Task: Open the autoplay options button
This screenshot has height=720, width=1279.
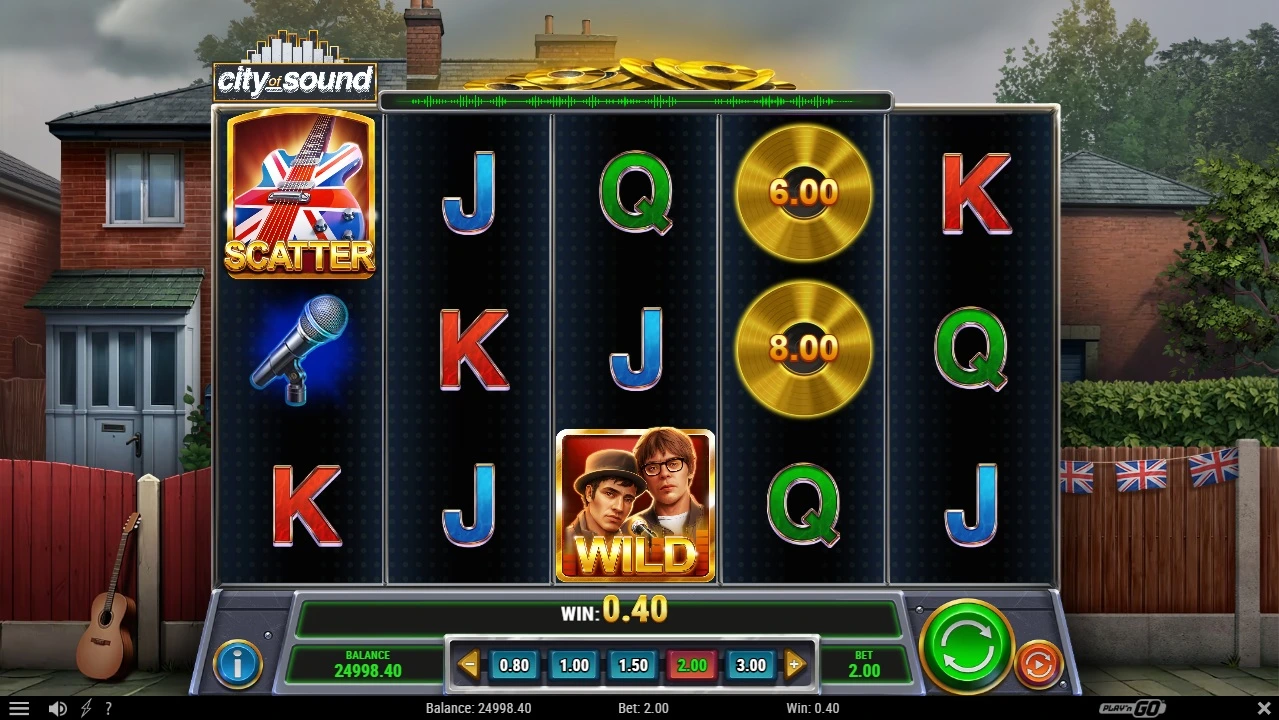Action: coord(1038,664)
